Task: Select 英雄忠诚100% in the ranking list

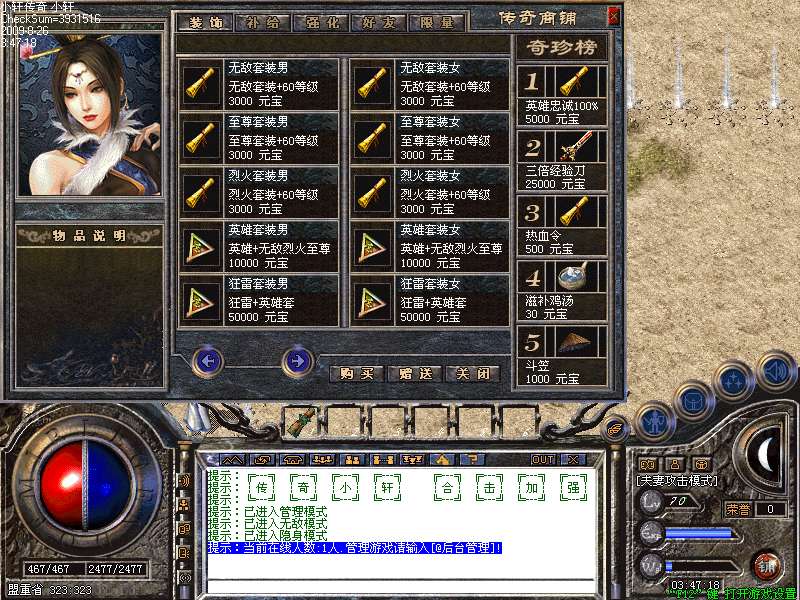Action: point(561,94)
